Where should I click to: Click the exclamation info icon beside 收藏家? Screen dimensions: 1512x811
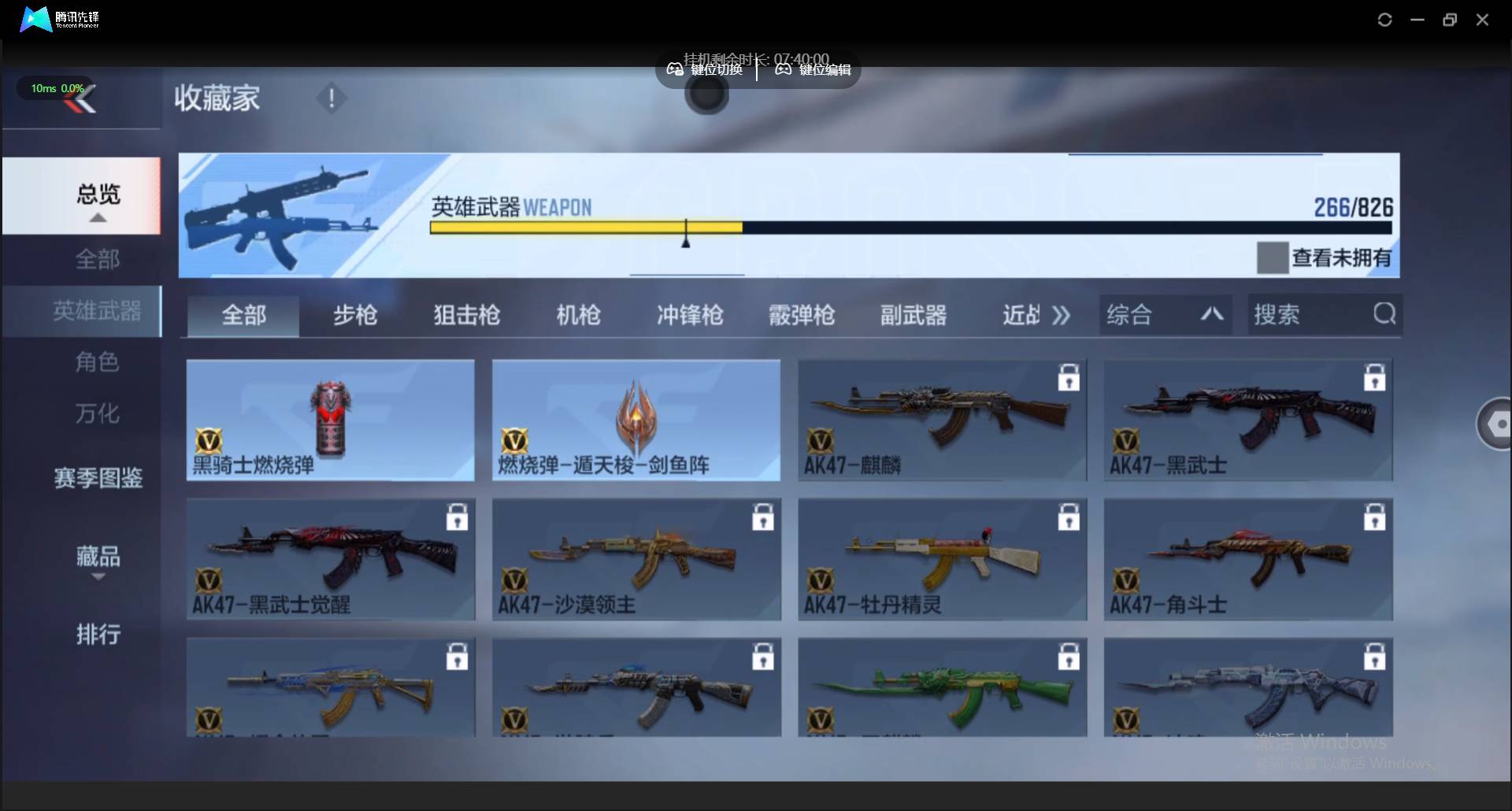pos(331,98)
